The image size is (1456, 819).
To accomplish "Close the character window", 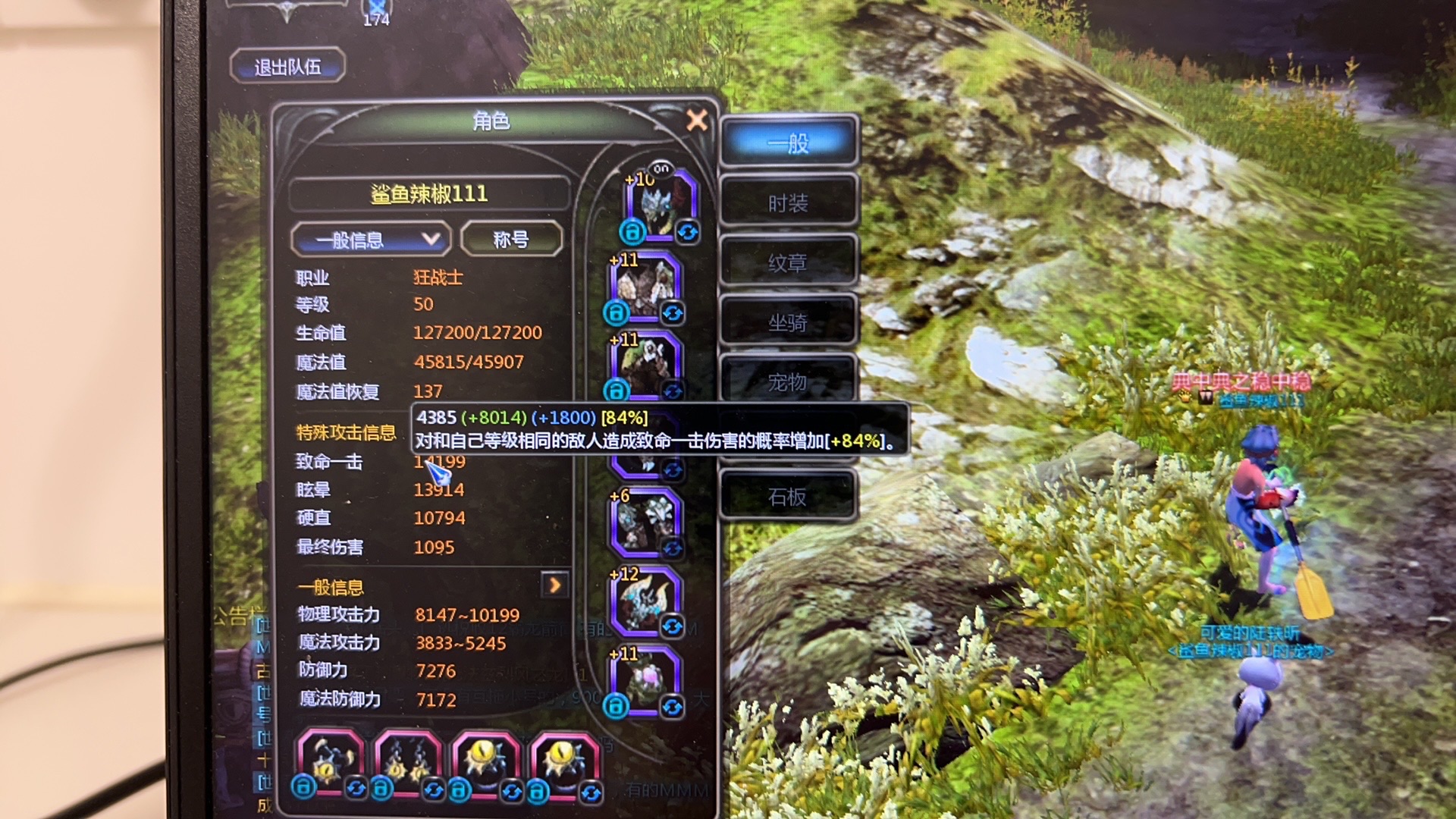I will [x=696, y=120].
